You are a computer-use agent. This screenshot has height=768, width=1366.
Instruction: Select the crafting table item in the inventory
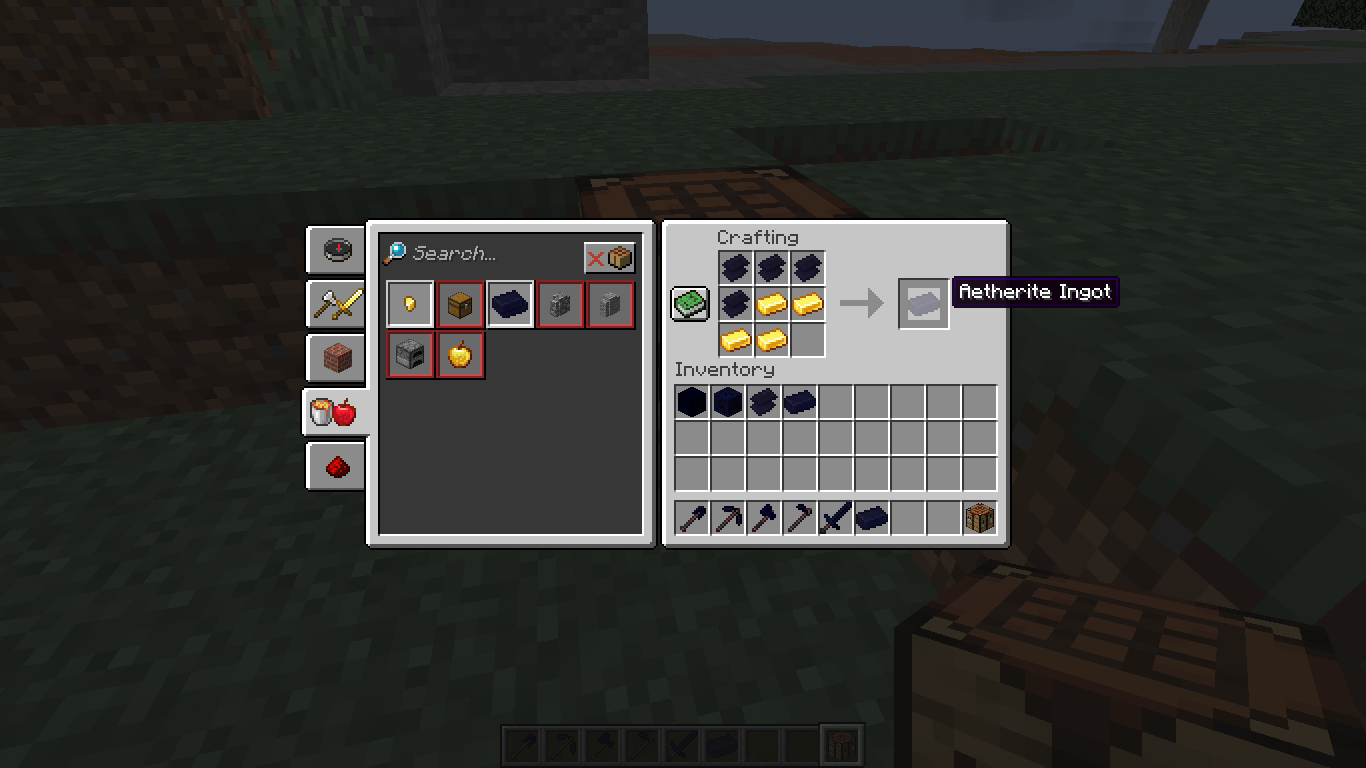[x=979, y=517]
